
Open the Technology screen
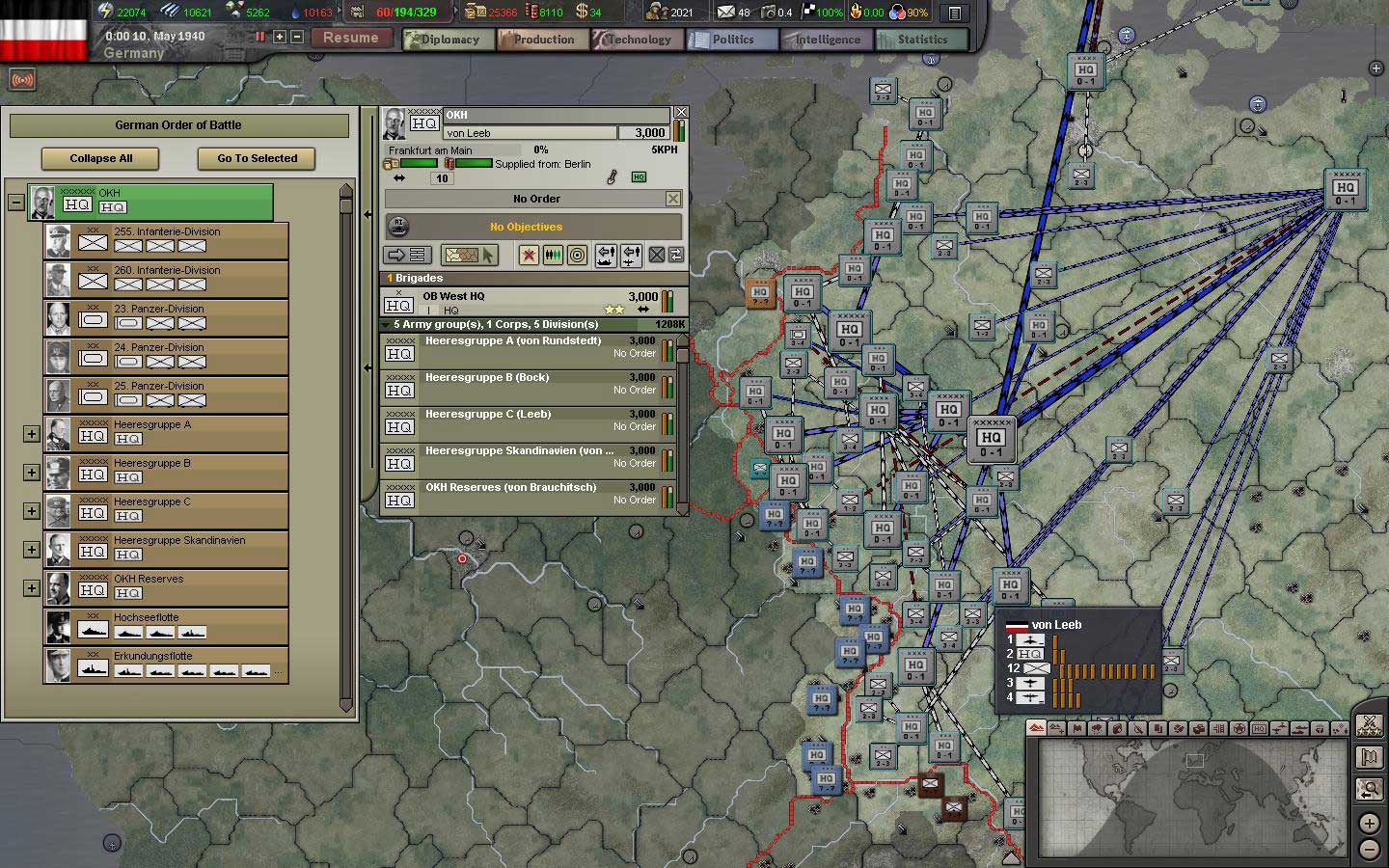pos(637,40)
